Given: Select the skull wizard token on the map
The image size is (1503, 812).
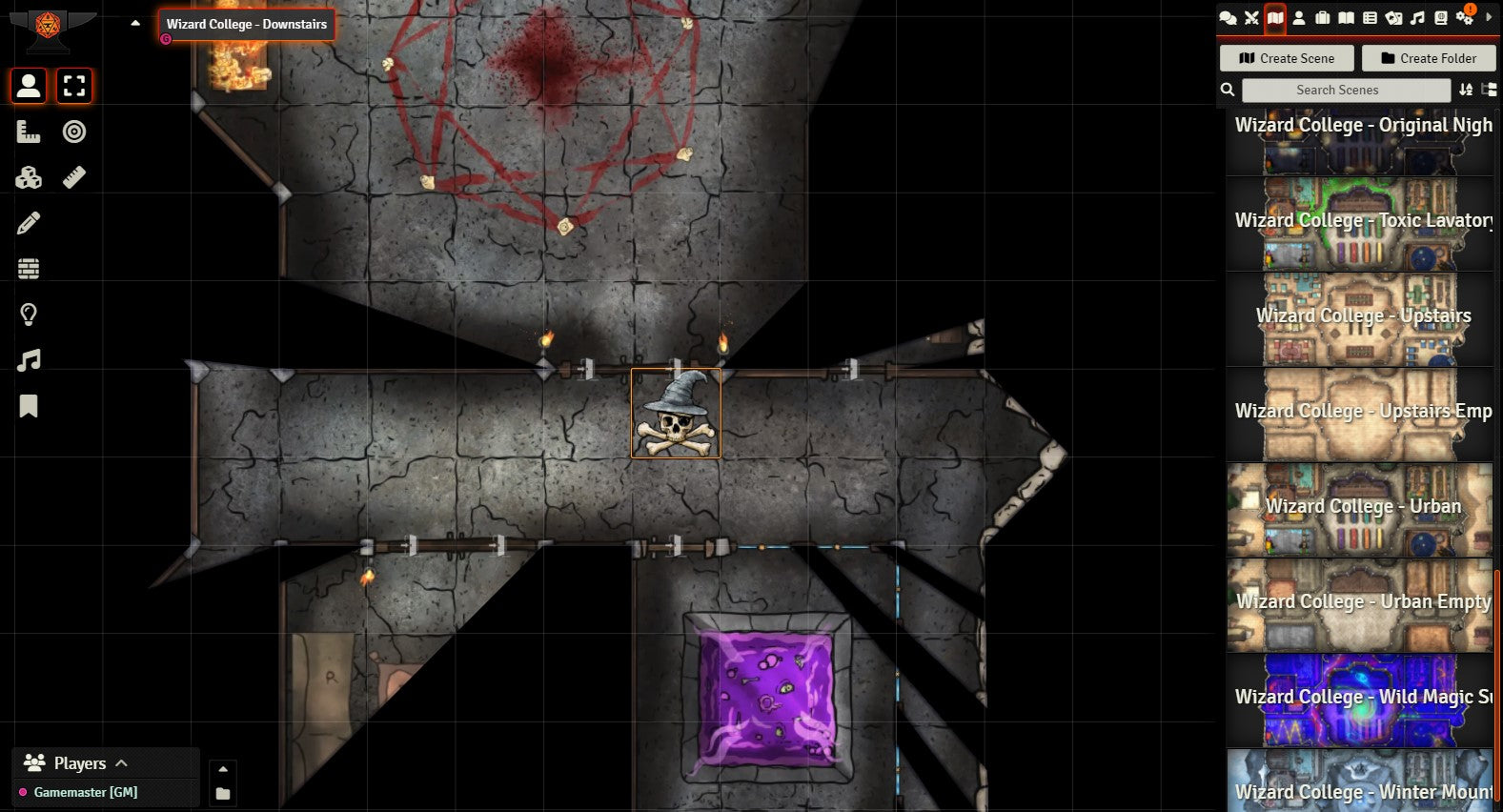Looking at the screenshot, I should pos(676,414).
